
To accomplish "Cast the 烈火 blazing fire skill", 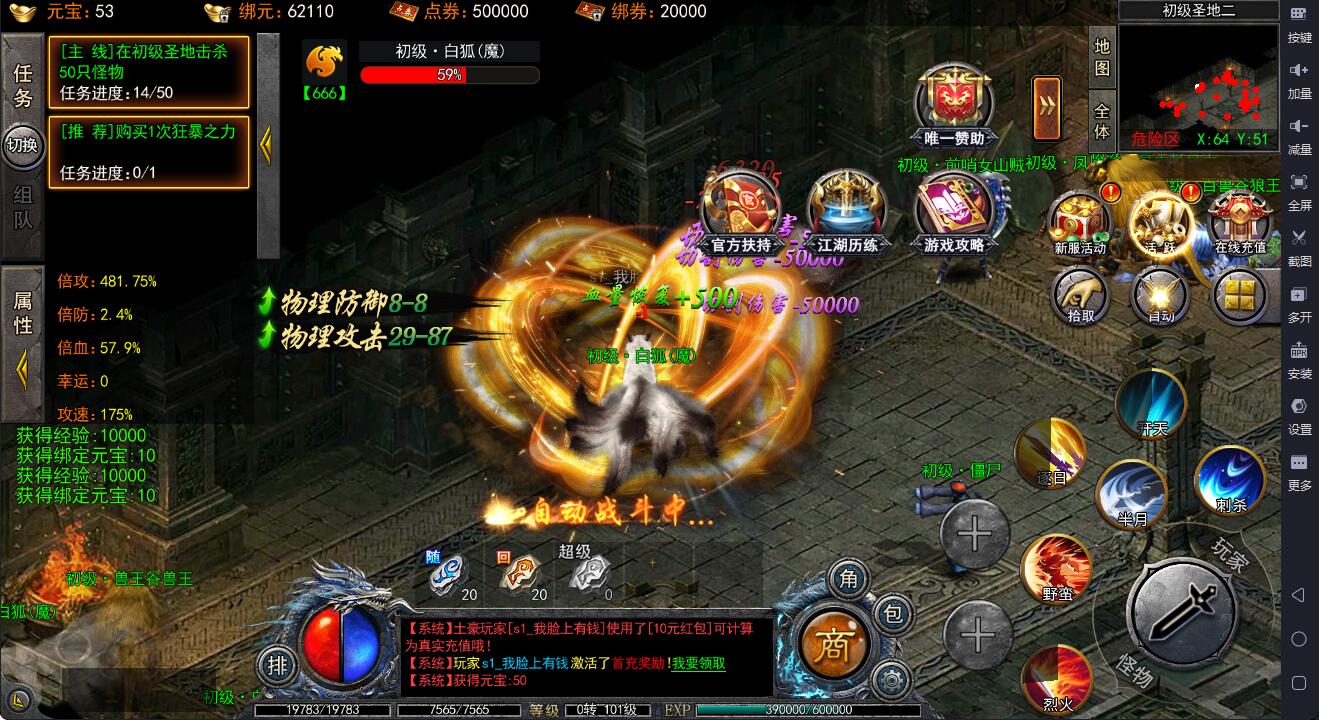I will (x=1057, y=680).
